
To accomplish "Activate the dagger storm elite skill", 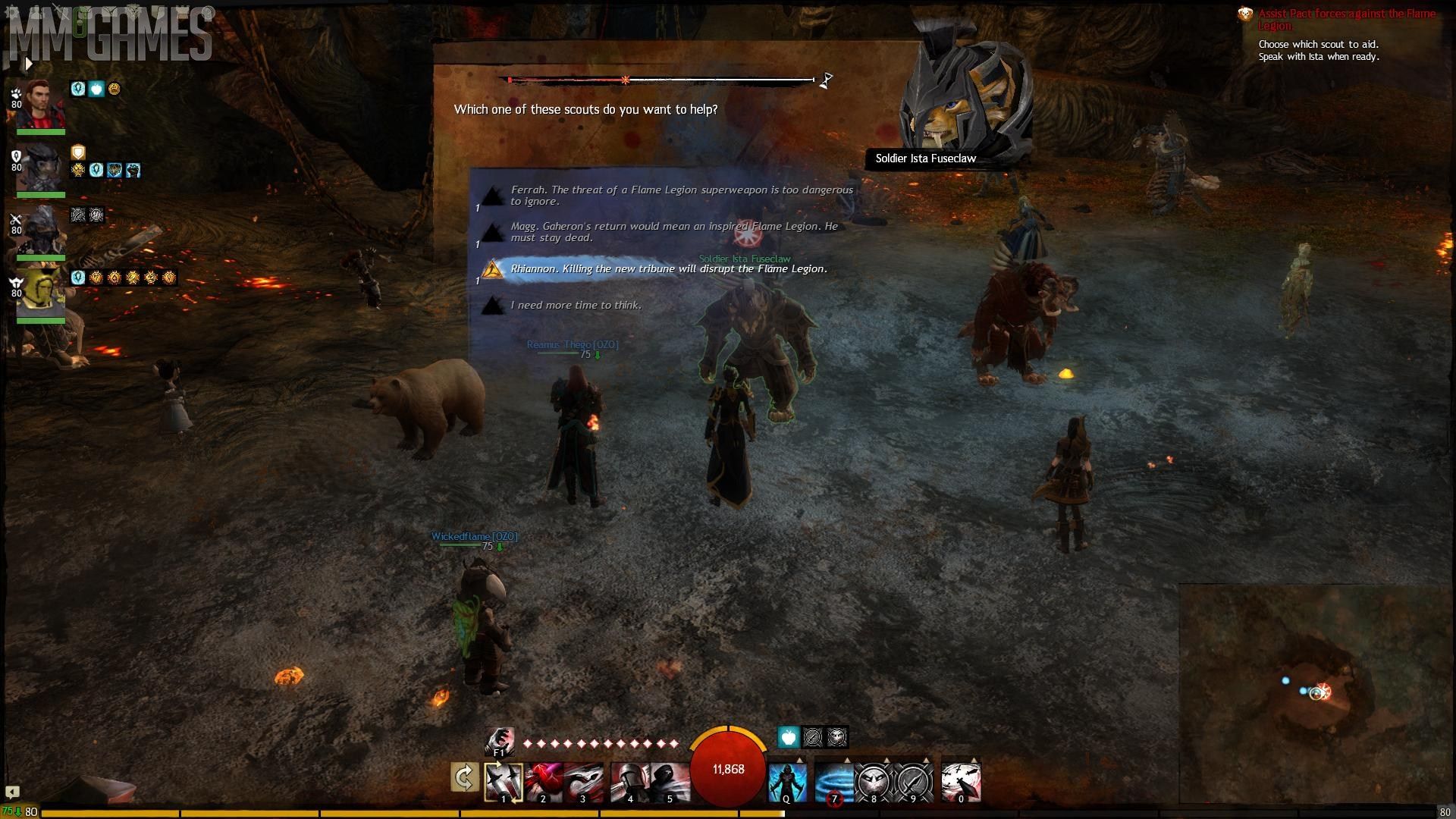I will tap(961, 782).
